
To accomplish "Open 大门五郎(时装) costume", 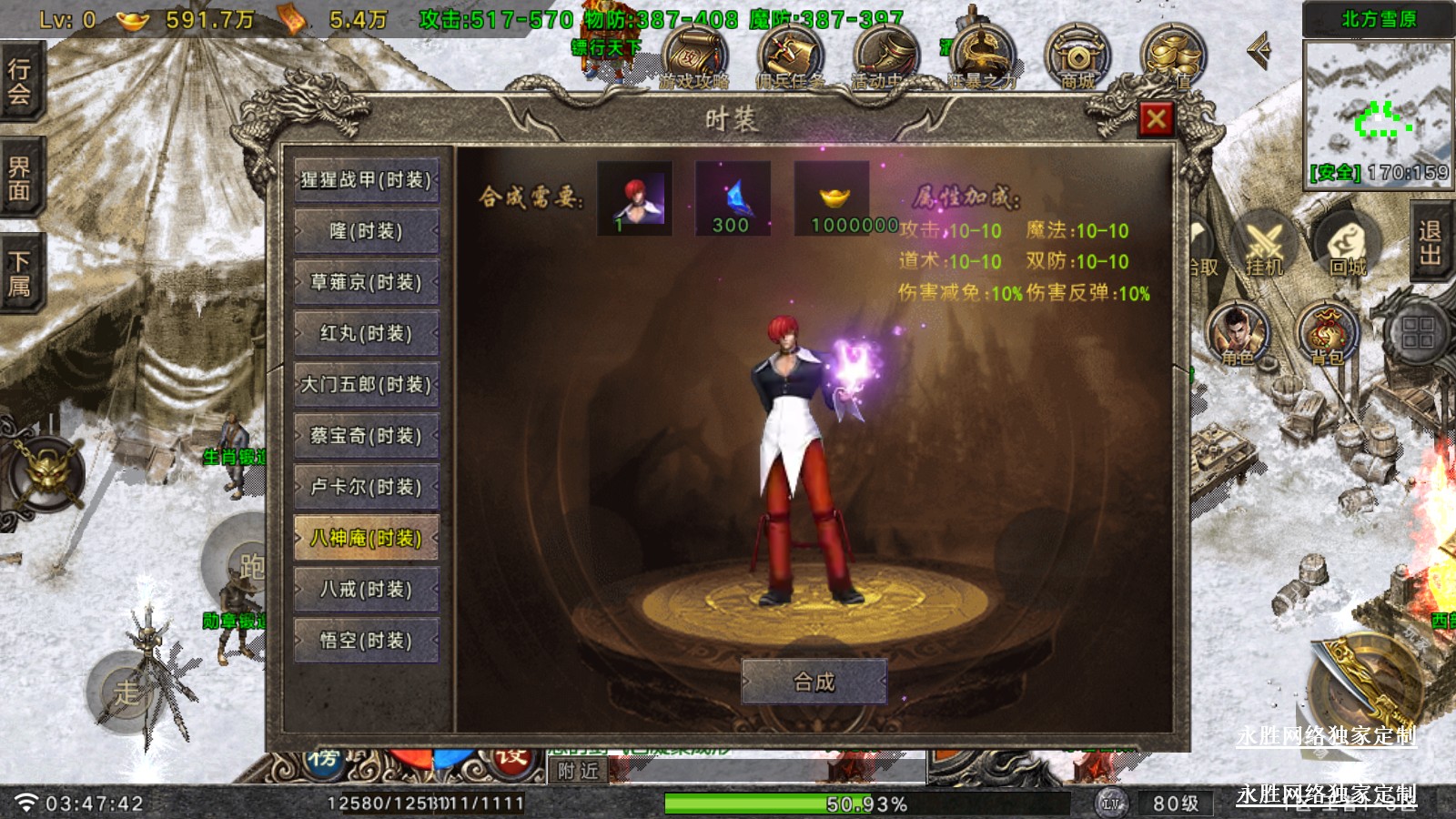I will pyautogui.click(x=366, y=384).
